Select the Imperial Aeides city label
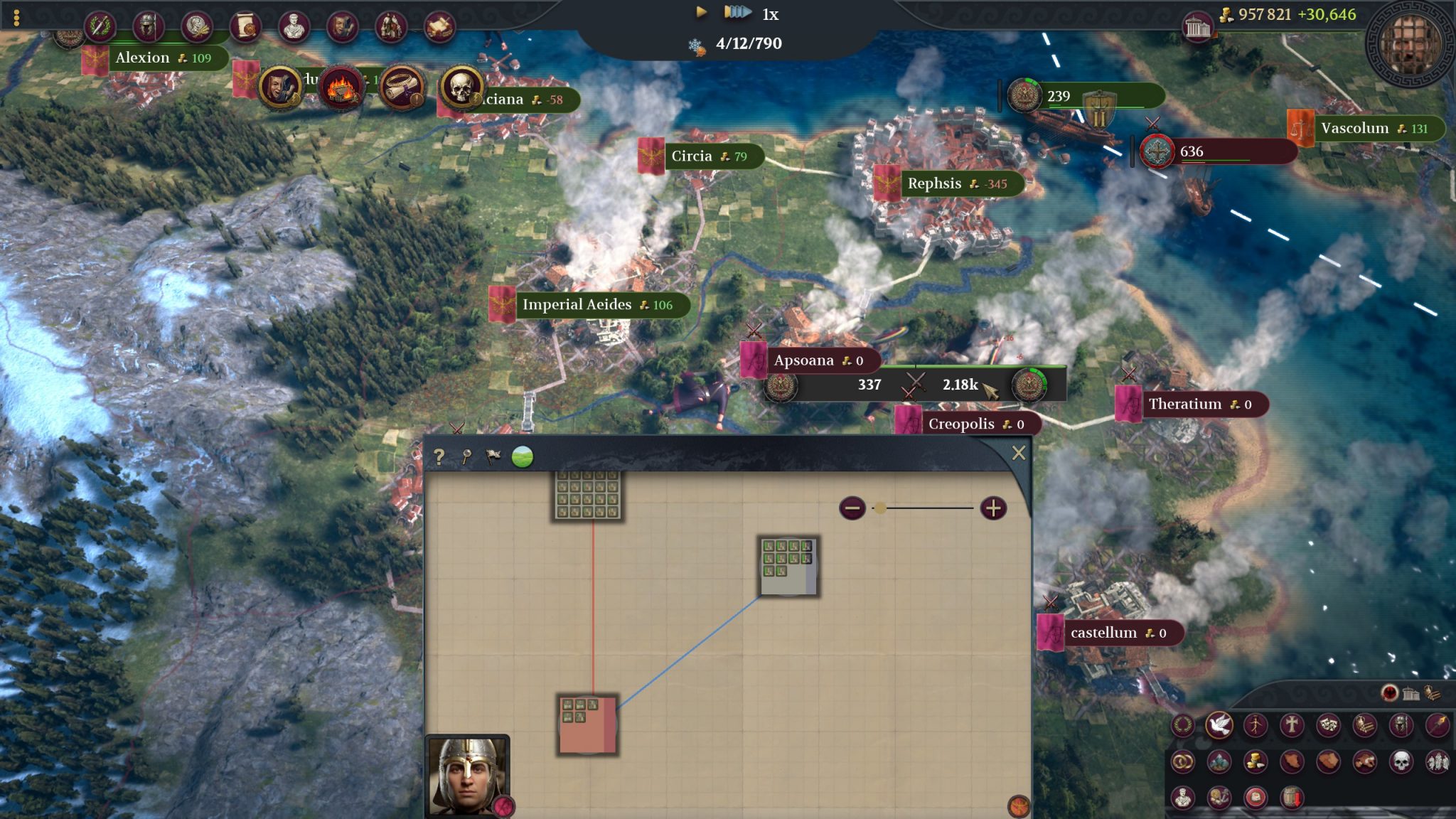Viewport: 1456px width, 819px height. [577, 305]
